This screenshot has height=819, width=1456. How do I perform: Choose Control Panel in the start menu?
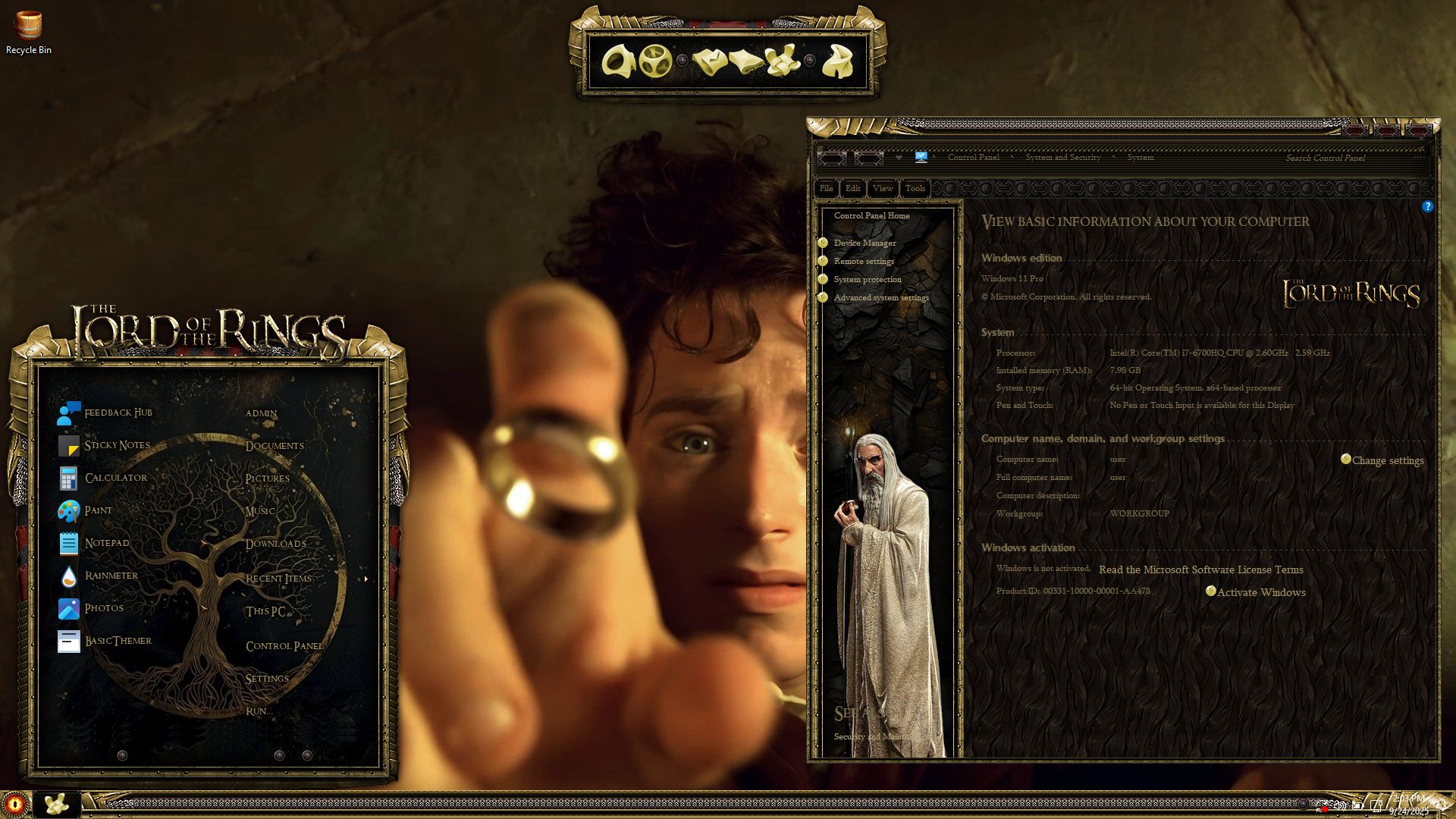point(284,646)
